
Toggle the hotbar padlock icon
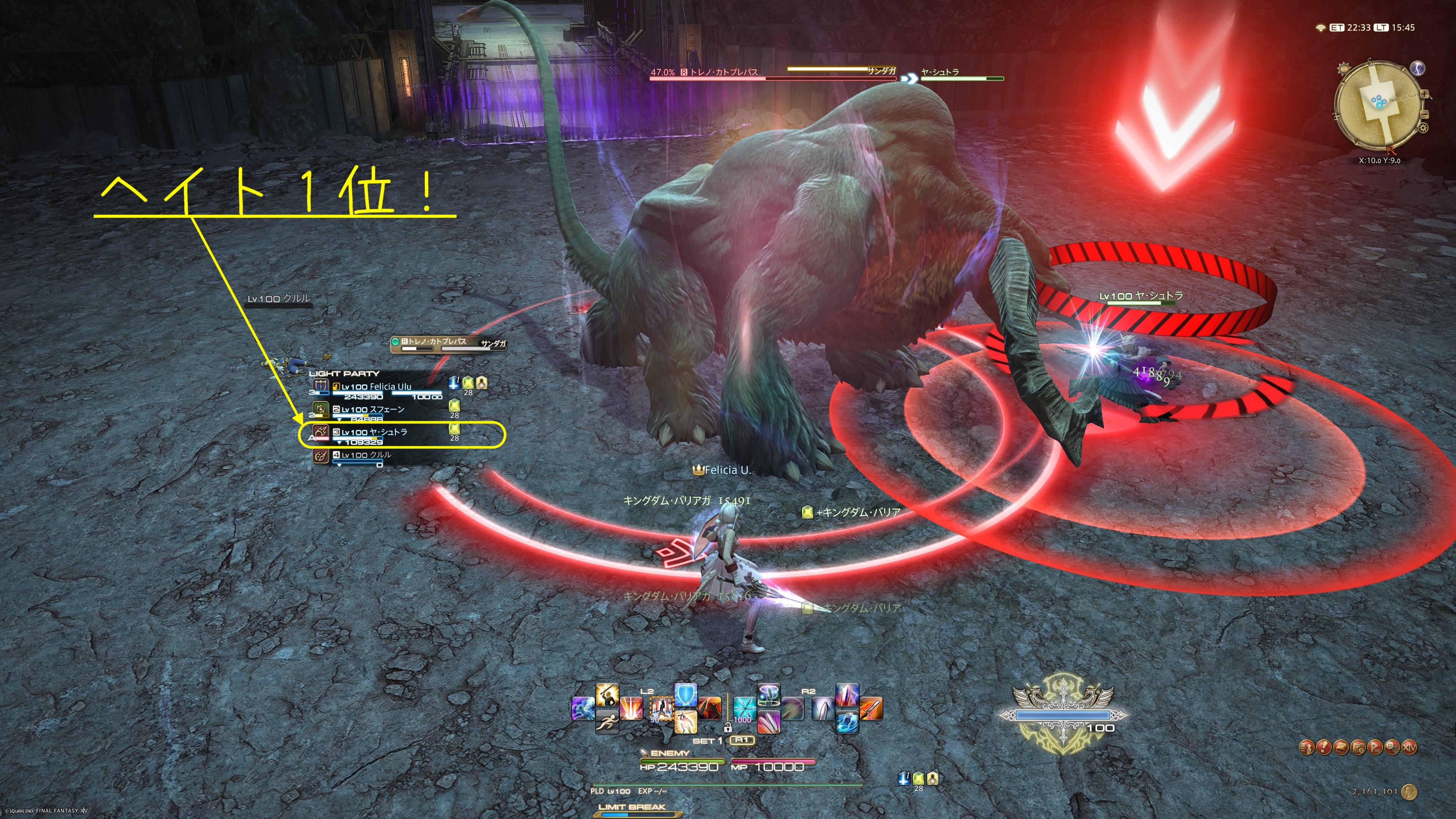click(728, 728)
